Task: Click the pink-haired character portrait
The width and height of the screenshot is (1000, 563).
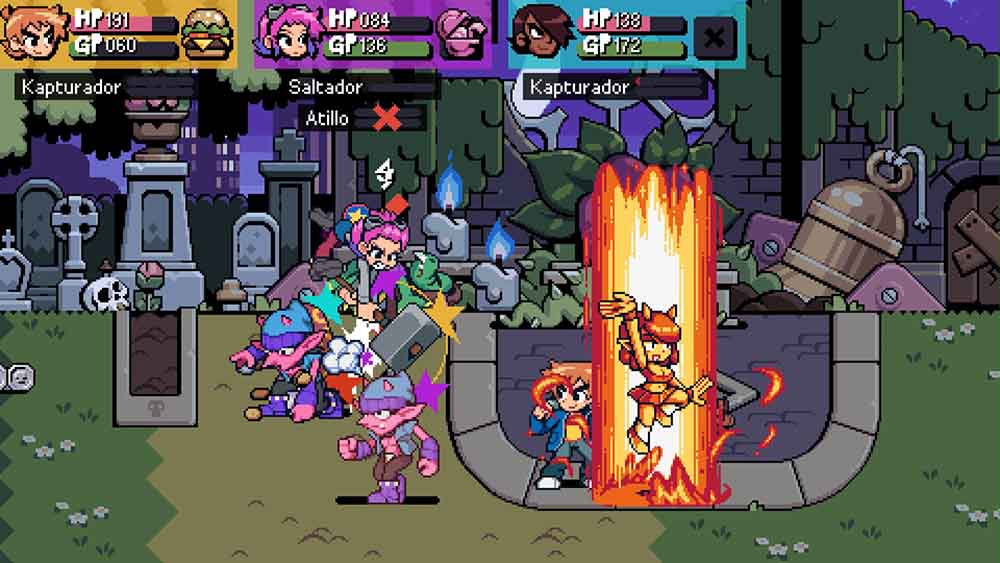Action: [285, 35]
